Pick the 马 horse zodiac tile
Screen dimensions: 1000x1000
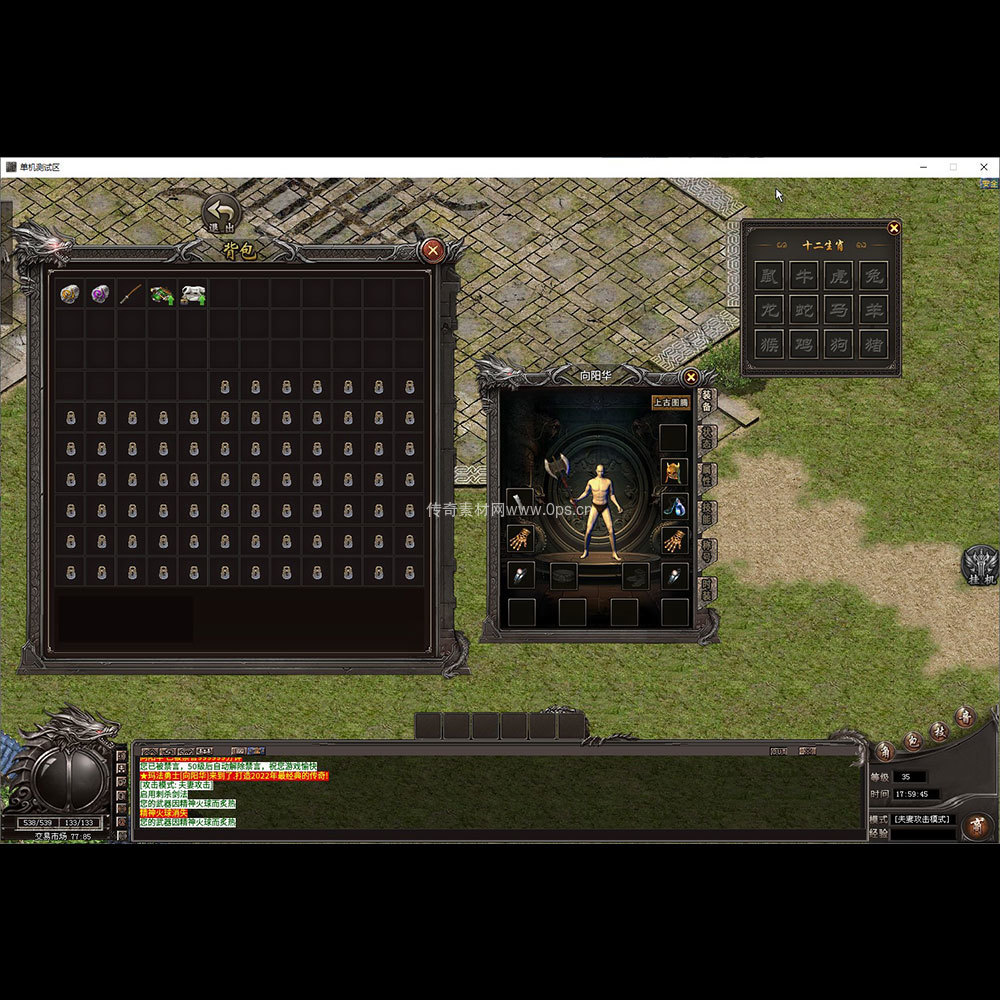838,310
